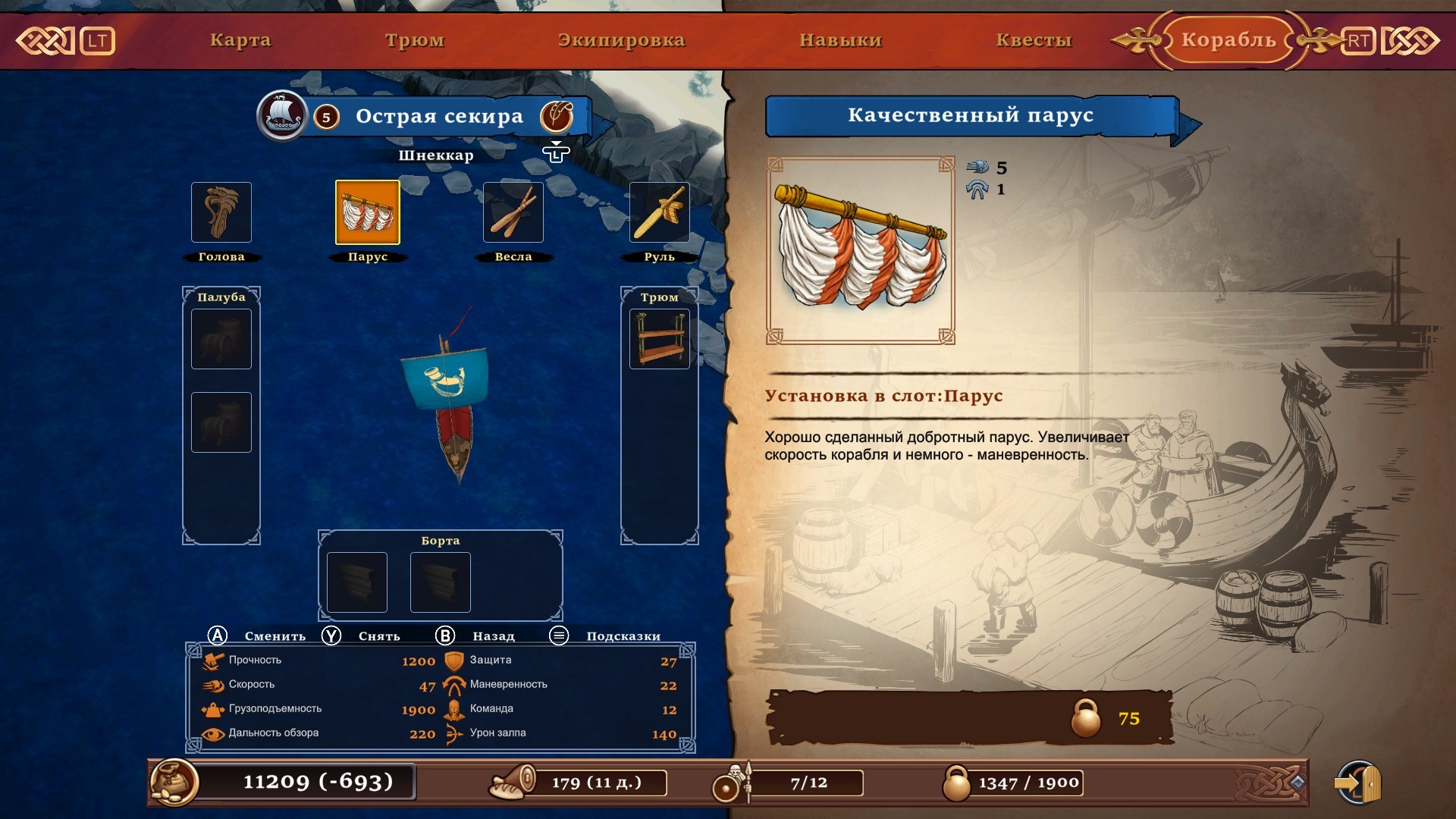The width and height of the screenshot is (1456, 819).
Task: Click the exit door icon
Action: (x=1359, y=783)
